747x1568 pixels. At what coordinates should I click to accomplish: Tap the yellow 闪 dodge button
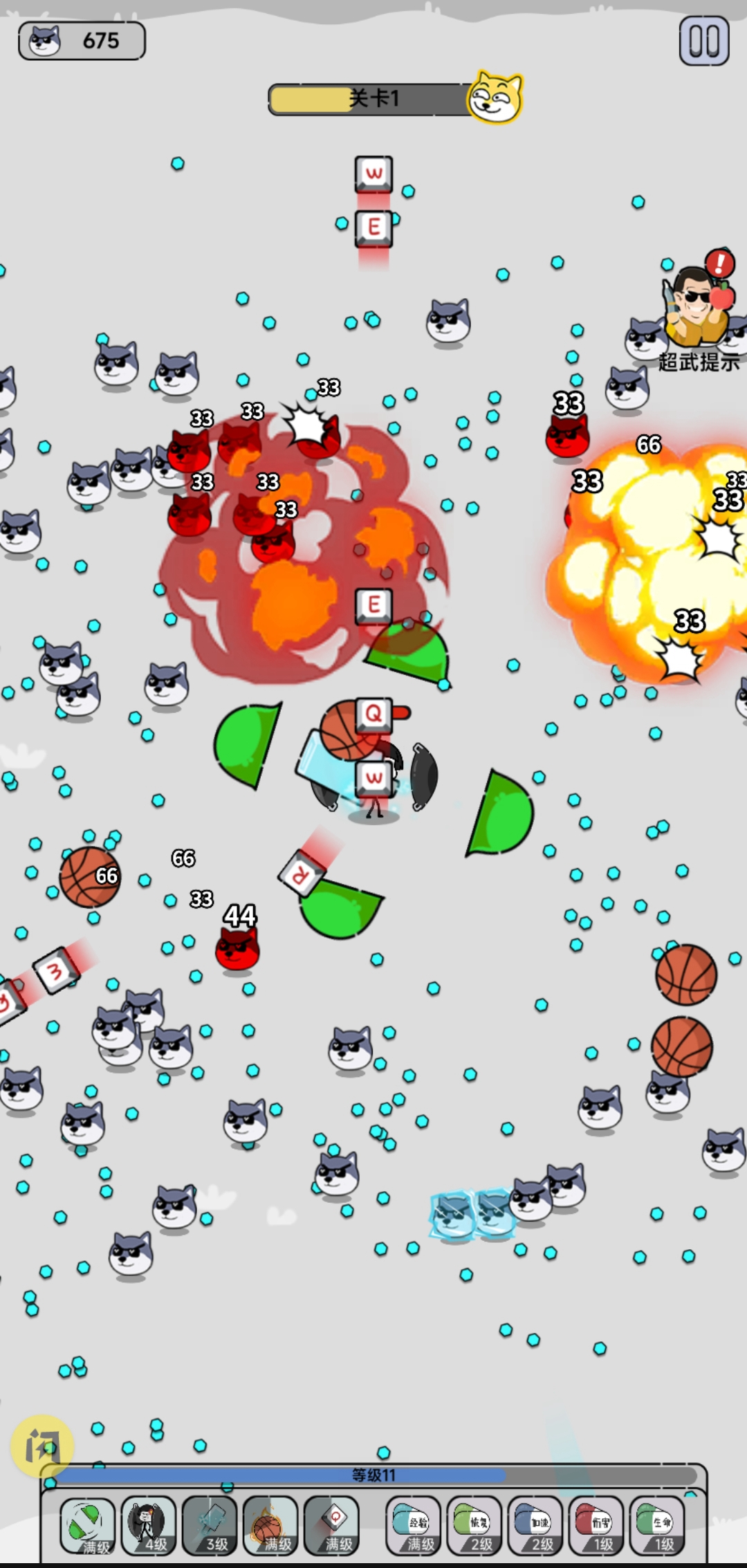point(42,1446)
